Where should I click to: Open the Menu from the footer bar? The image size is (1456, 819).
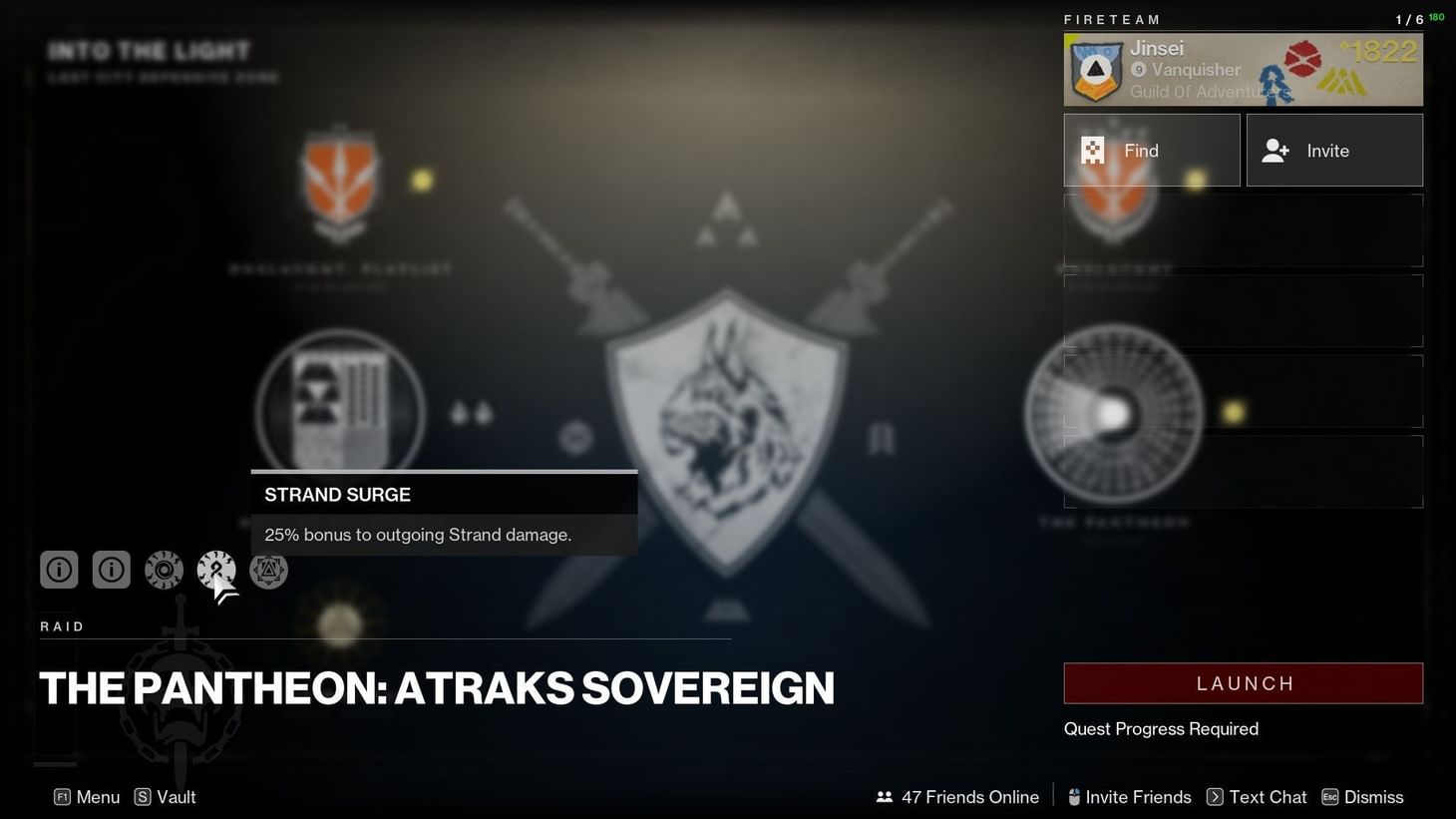(x=87, y=796)
